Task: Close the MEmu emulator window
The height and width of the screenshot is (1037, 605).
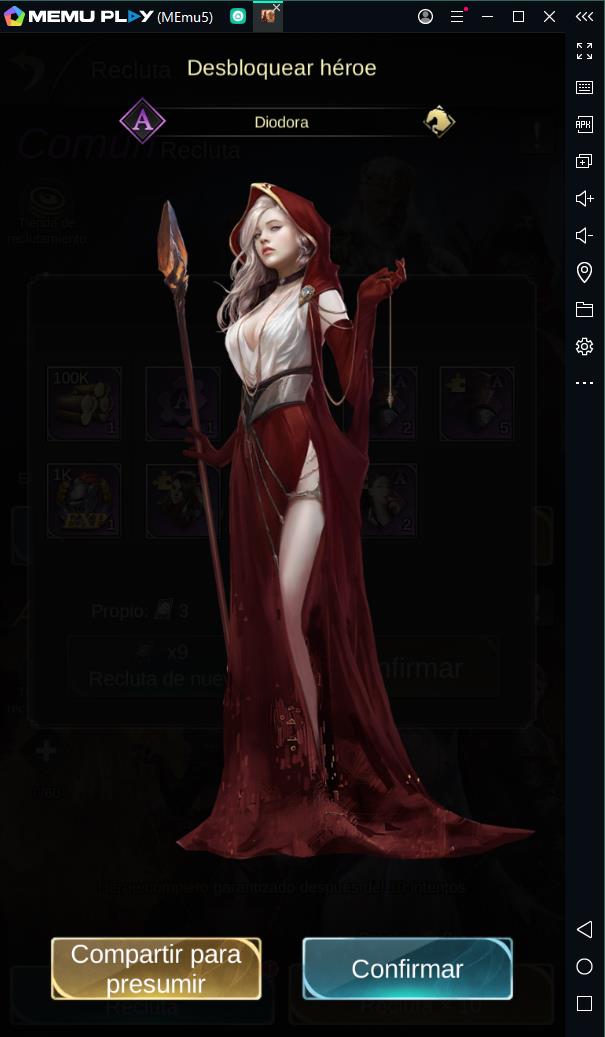Action: pyautogui.click(x=549, y=16)
